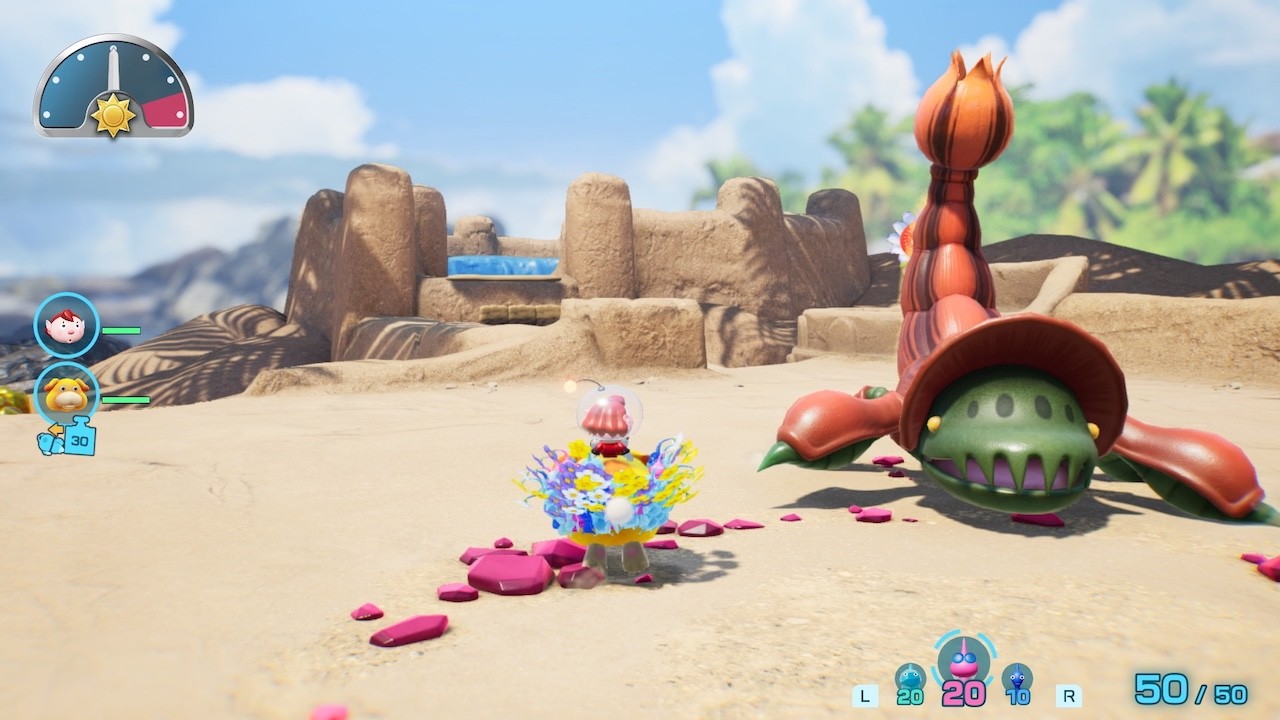The width and height of the screenshot is (1280, 720).
Task: Select the ice Pikmin squad icon
Action: coord(910,680)
